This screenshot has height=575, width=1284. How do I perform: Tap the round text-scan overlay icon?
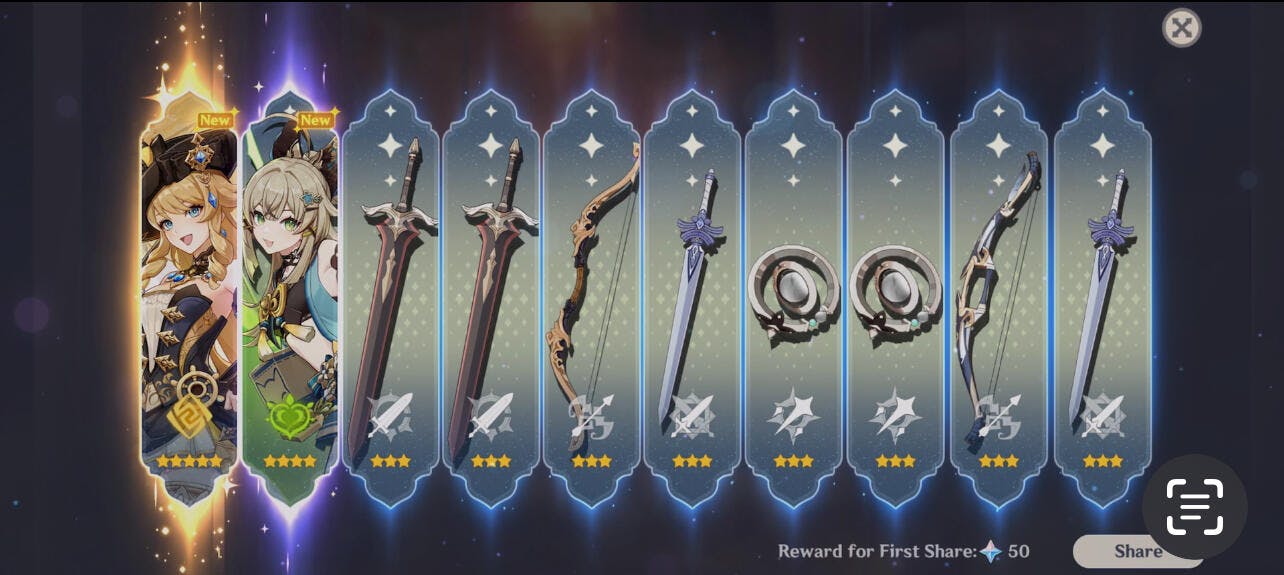pos(1194,506)
